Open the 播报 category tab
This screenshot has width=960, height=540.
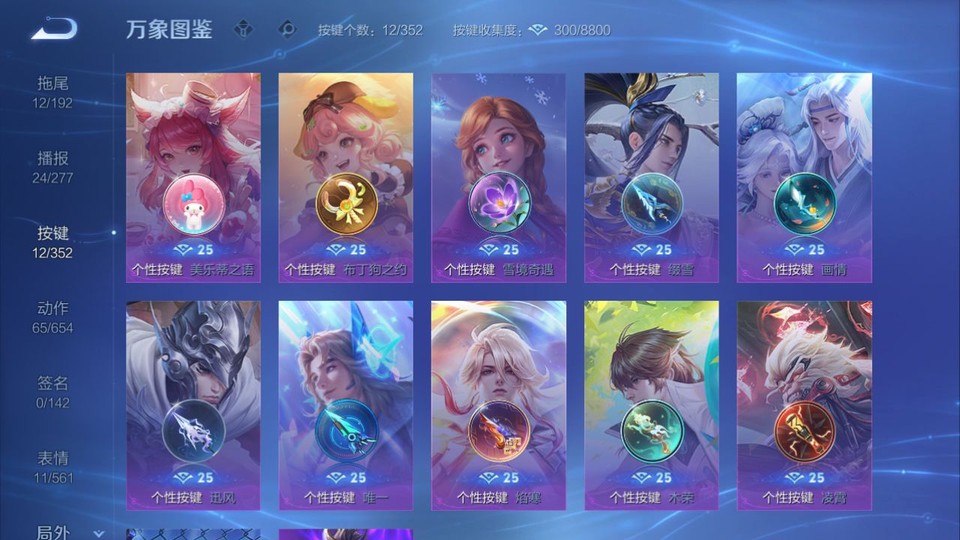[53, 167]
